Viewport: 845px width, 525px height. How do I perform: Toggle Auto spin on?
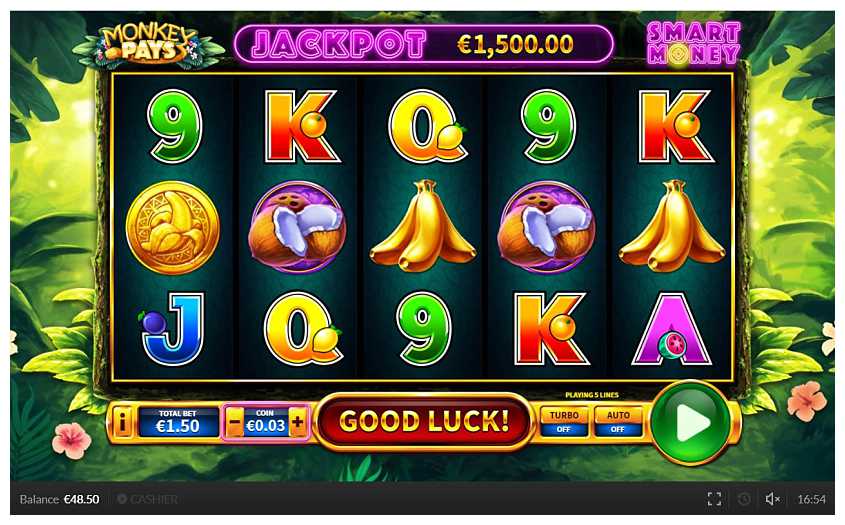coord(618,421)
